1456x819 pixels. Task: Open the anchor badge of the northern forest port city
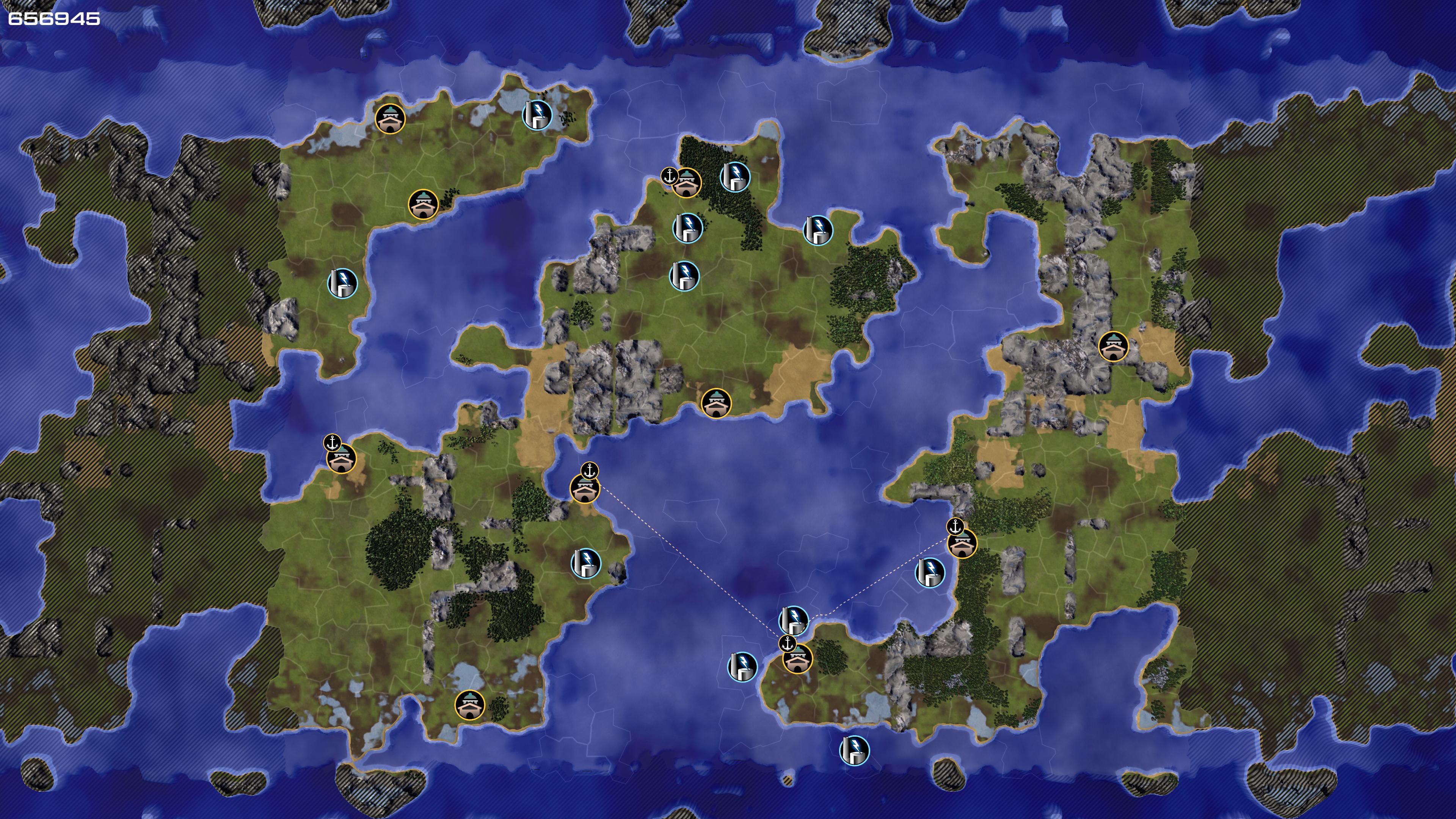point(670,176)
